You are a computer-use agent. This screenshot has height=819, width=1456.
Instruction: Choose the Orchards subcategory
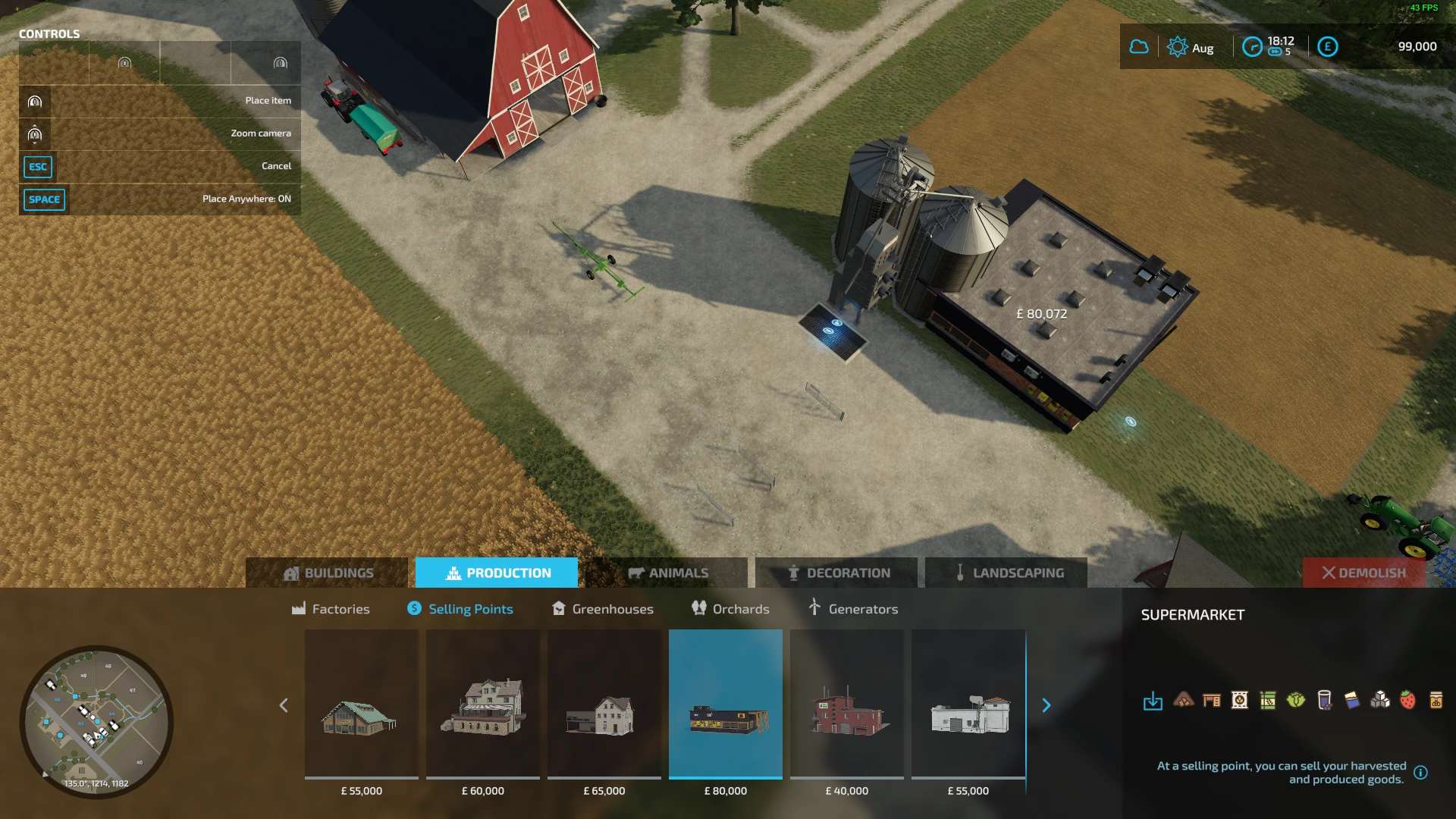730,609
